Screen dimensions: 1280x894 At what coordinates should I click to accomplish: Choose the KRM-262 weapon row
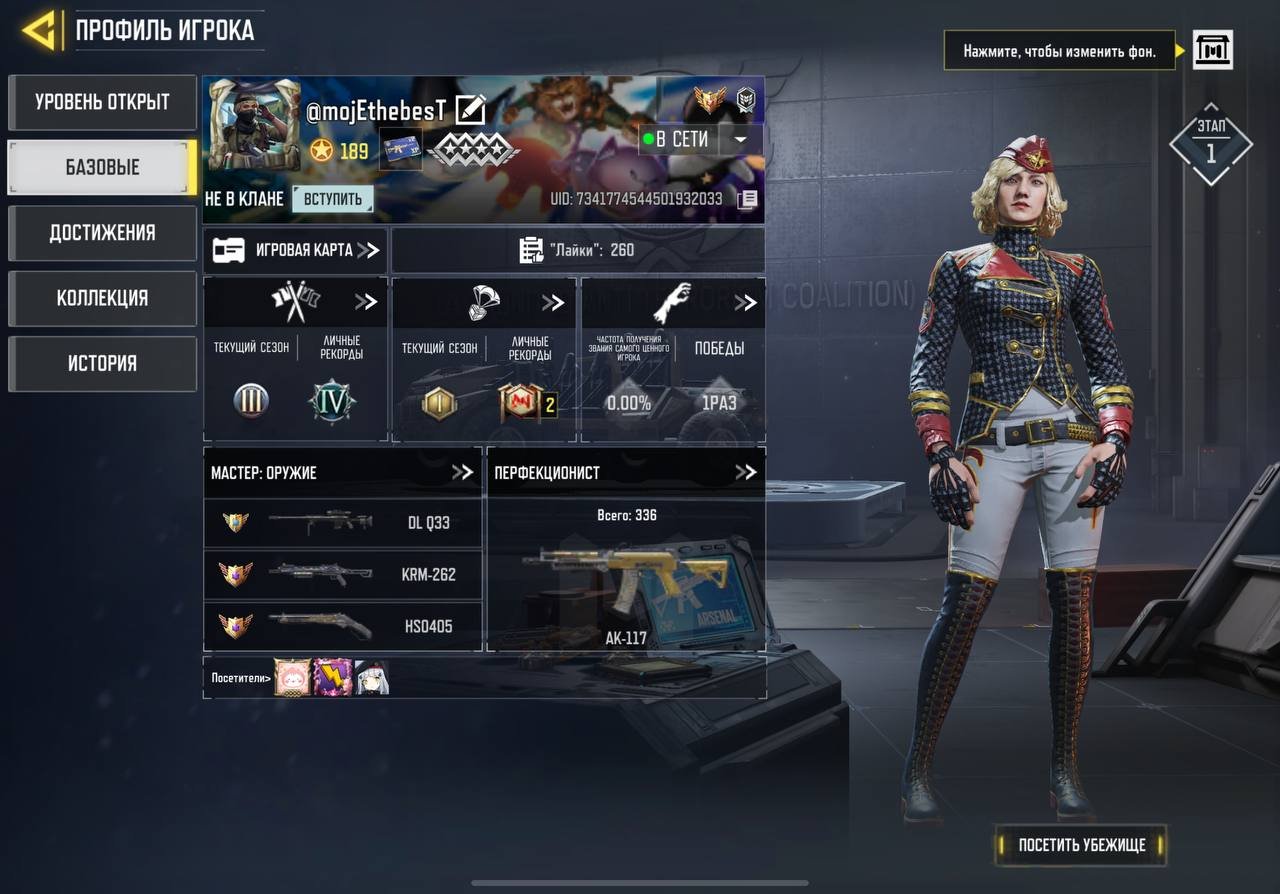click(x=343, y=574)
